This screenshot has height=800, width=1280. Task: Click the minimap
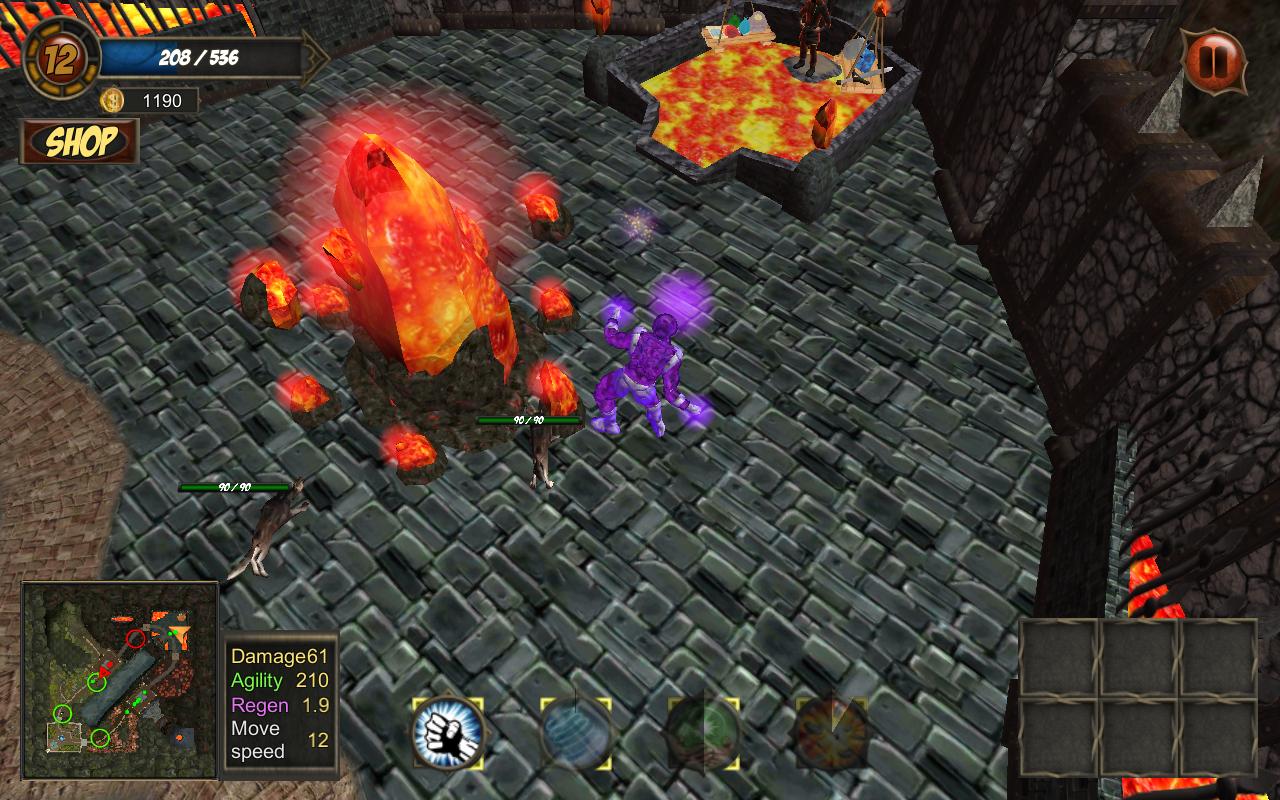click(120, 680)
